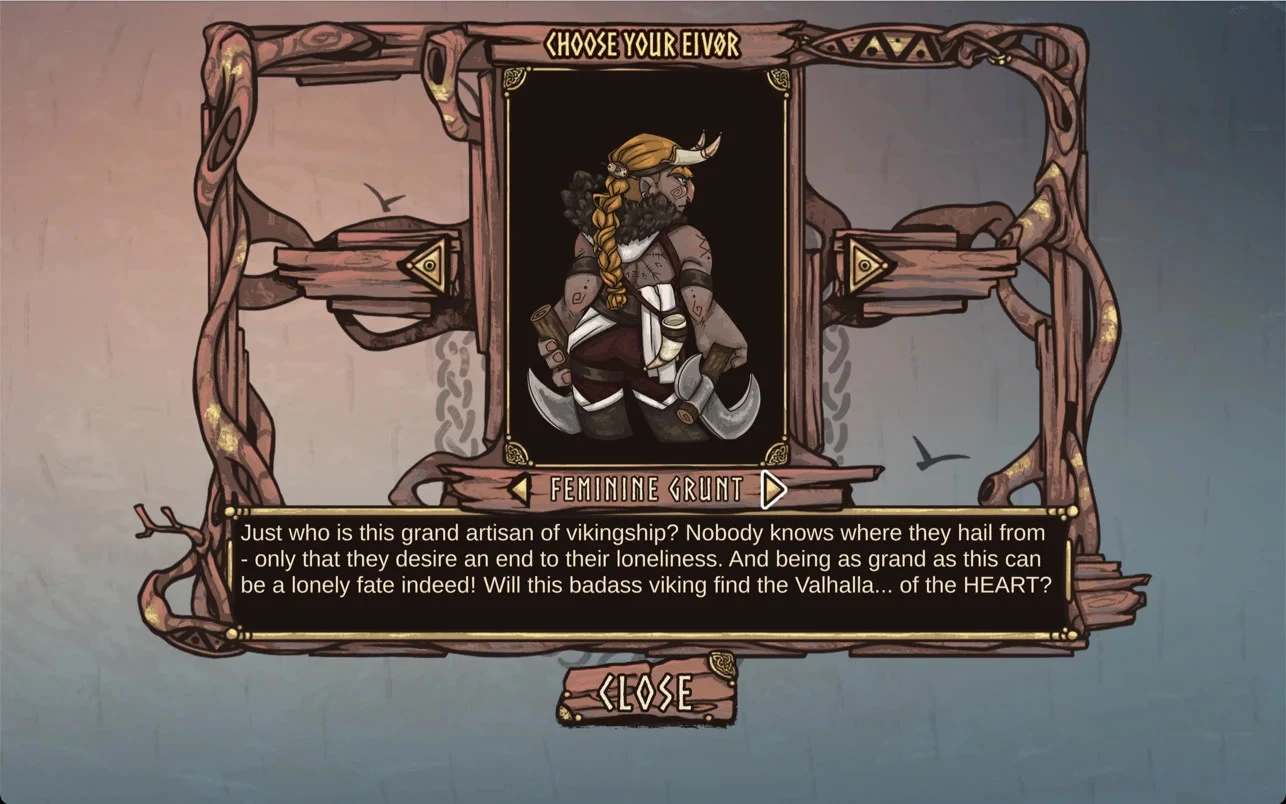Switch to previous voice type left of Feminine Grunt

pyautogui.click(x=519, y=489)
